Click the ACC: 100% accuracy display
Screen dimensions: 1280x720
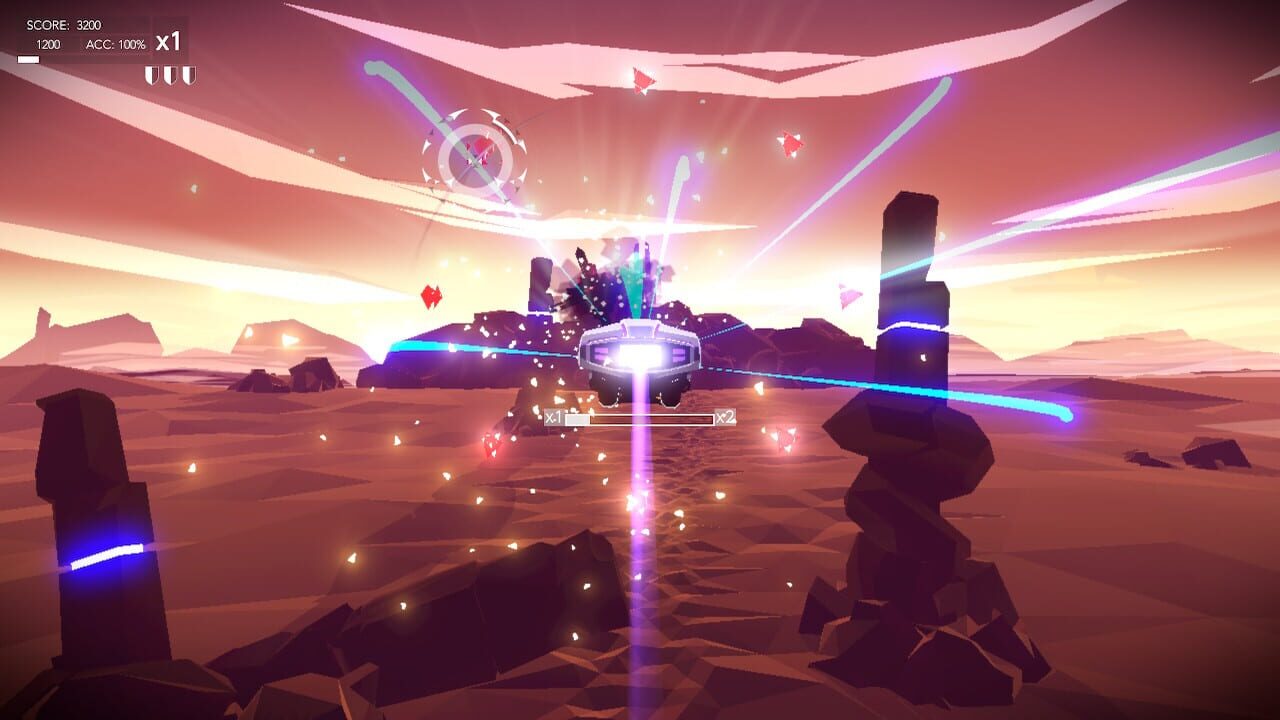(x=117, y=44)
